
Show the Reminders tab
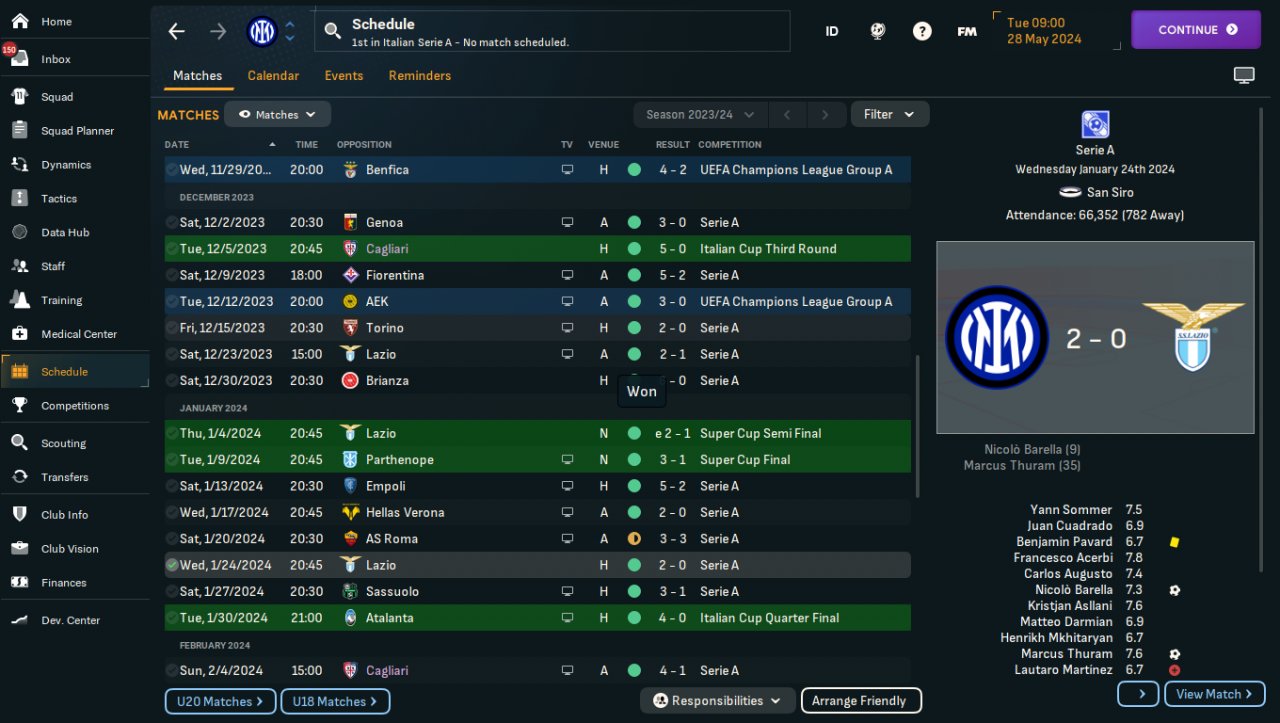click(x=420, y=76)
